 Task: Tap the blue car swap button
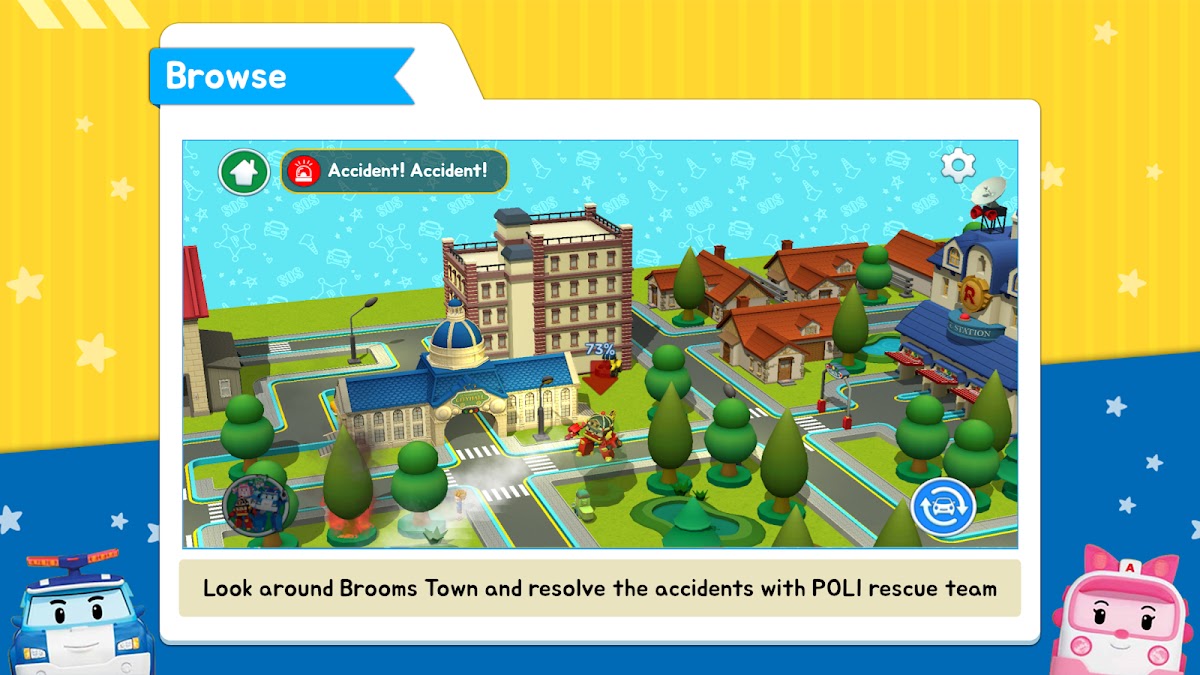943,507
